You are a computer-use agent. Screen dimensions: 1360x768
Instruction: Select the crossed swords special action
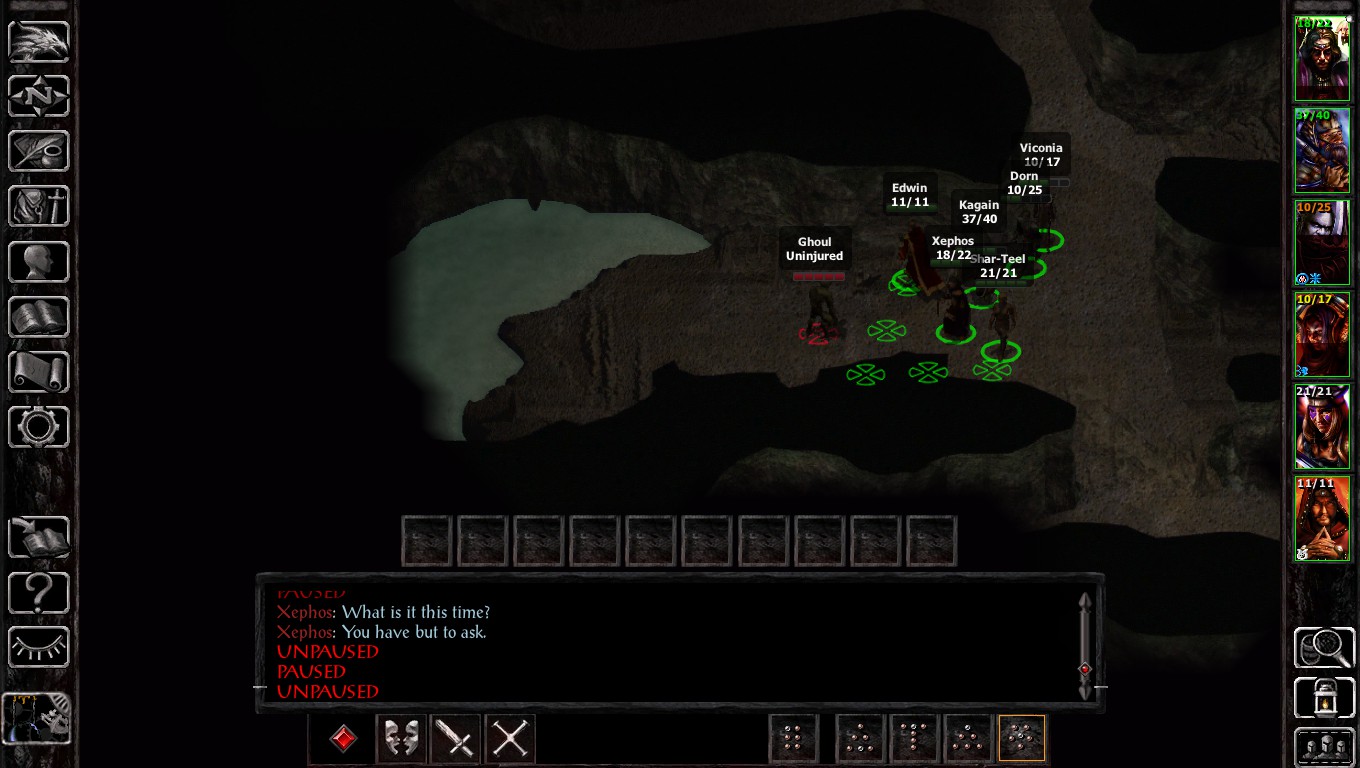[x=509, y=739]
